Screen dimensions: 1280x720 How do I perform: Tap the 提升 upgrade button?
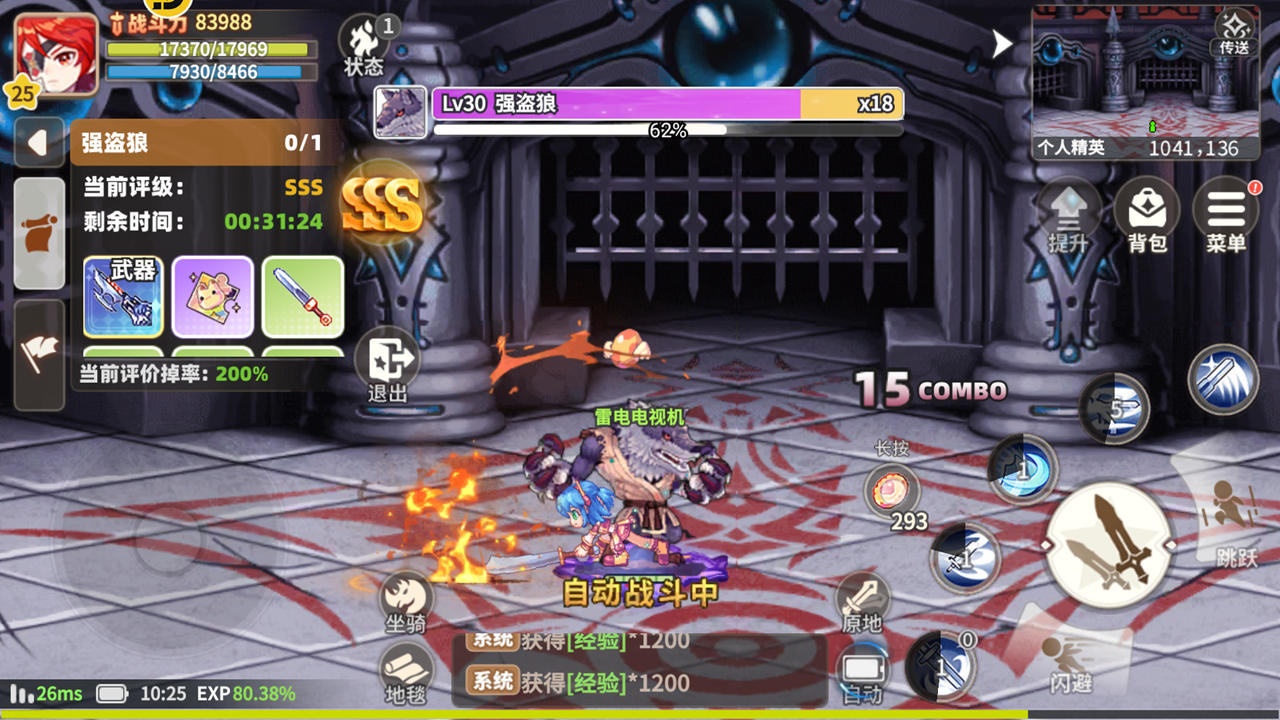[1068, 213]
